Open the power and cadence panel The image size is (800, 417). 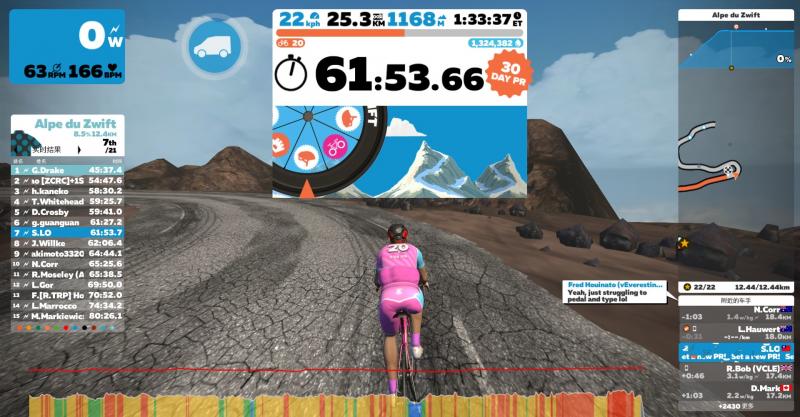coord(67,47)
